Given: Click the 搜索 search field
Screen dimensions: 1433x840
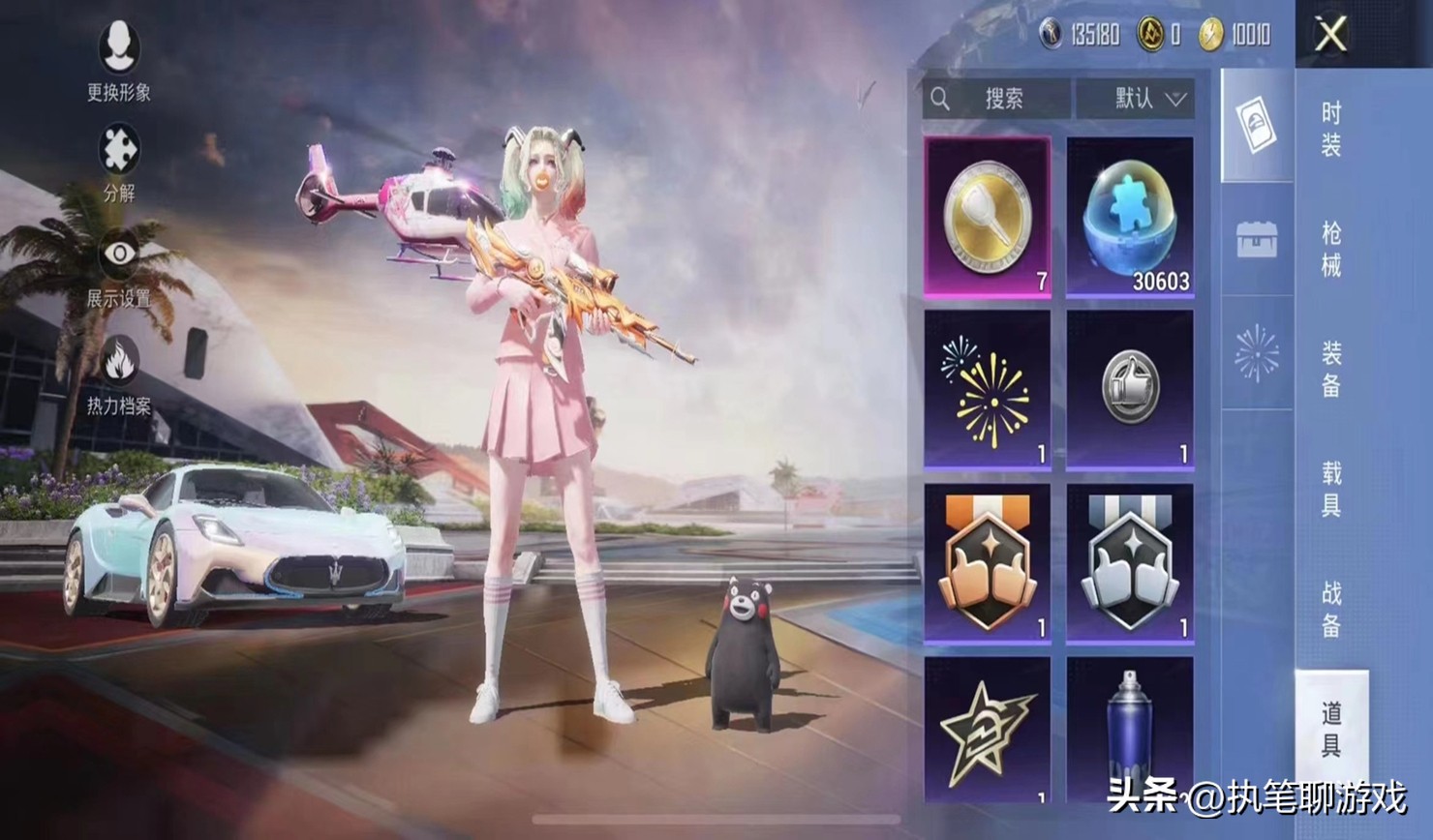Looking at the screenshot, I should [997, 99].
